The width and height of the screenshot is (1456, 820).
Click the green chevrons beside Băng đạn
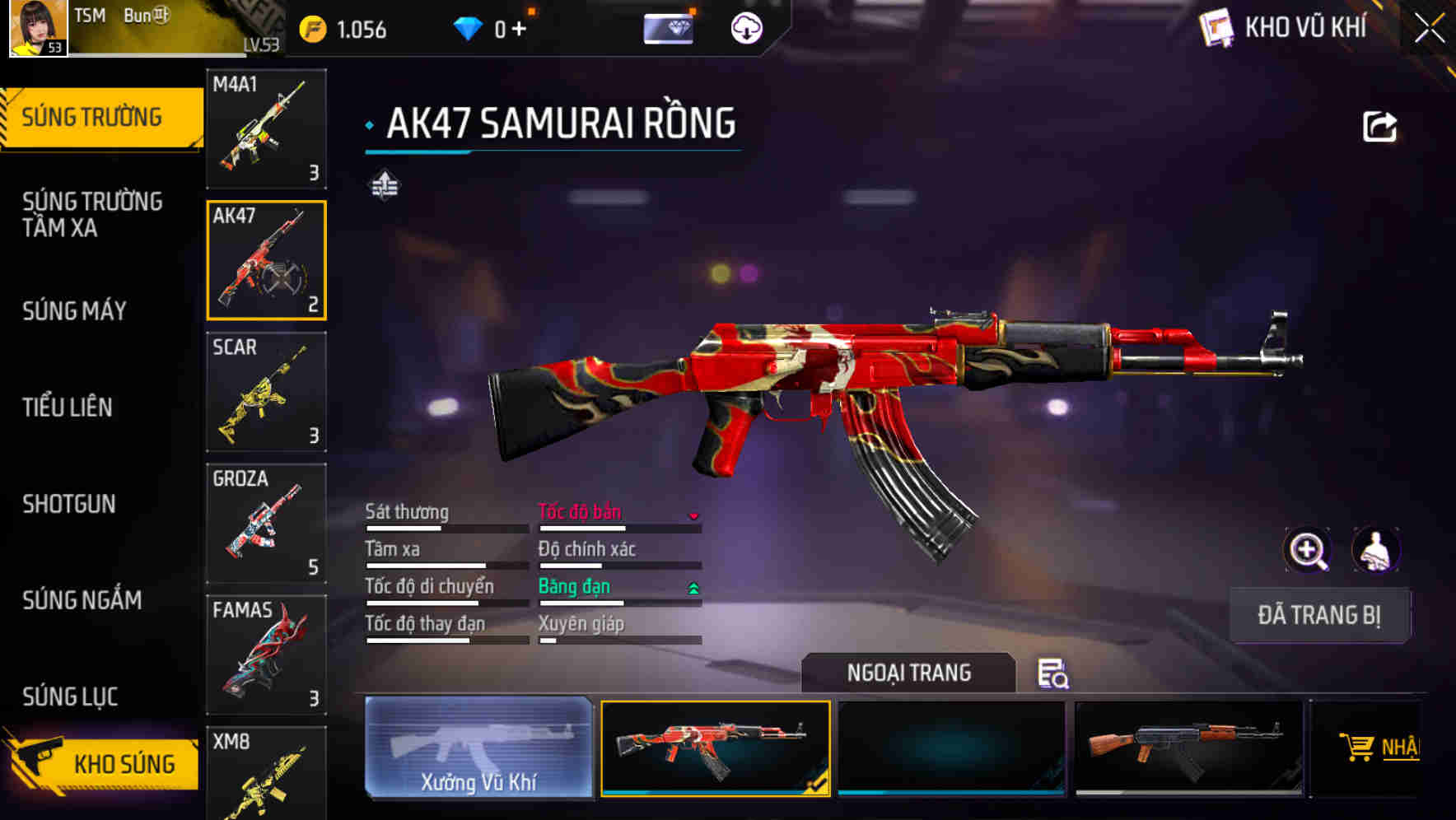(694, 588)
